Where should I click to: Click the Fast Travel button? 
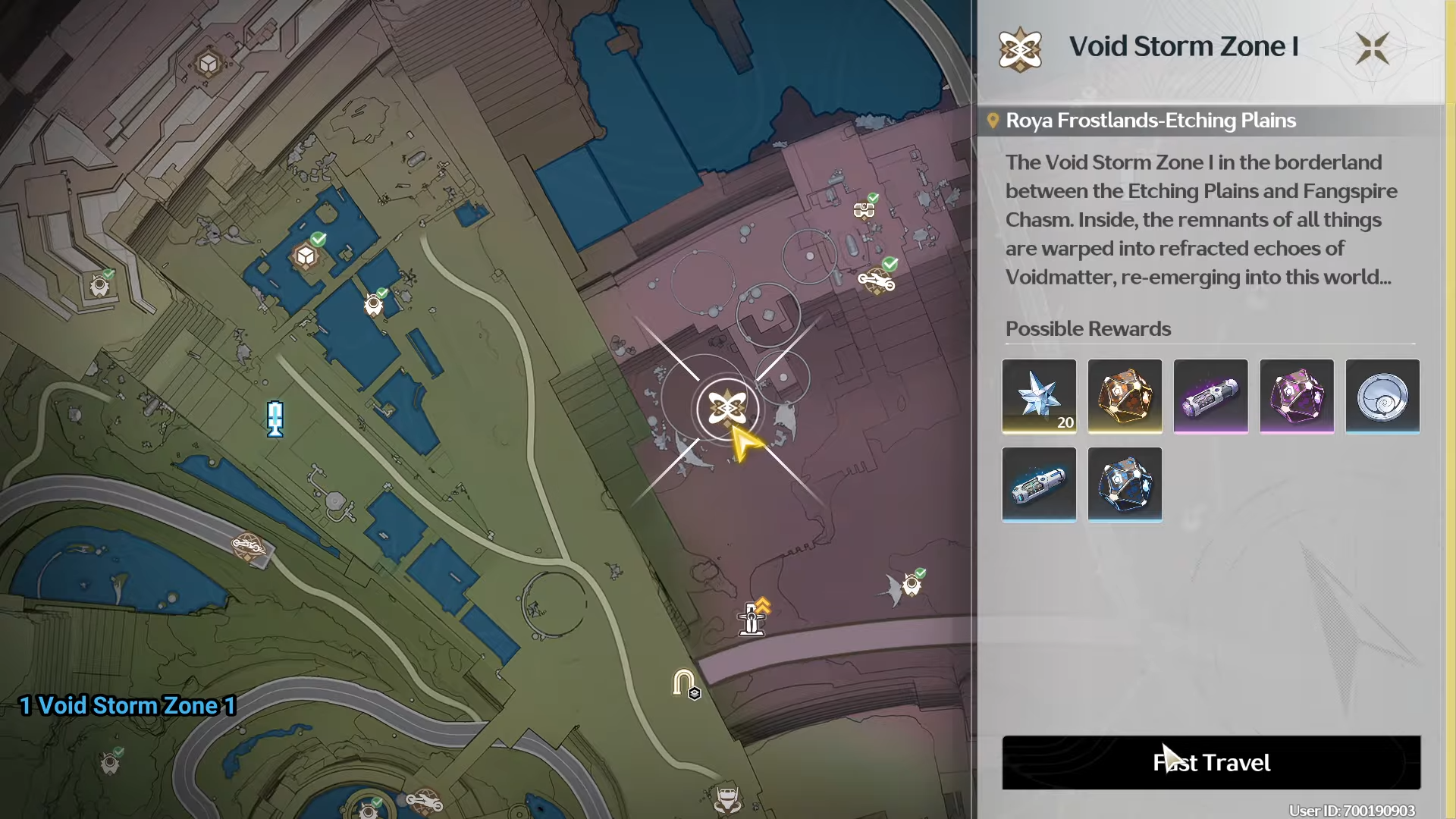pyautogui.click(x=1211, y=762)
